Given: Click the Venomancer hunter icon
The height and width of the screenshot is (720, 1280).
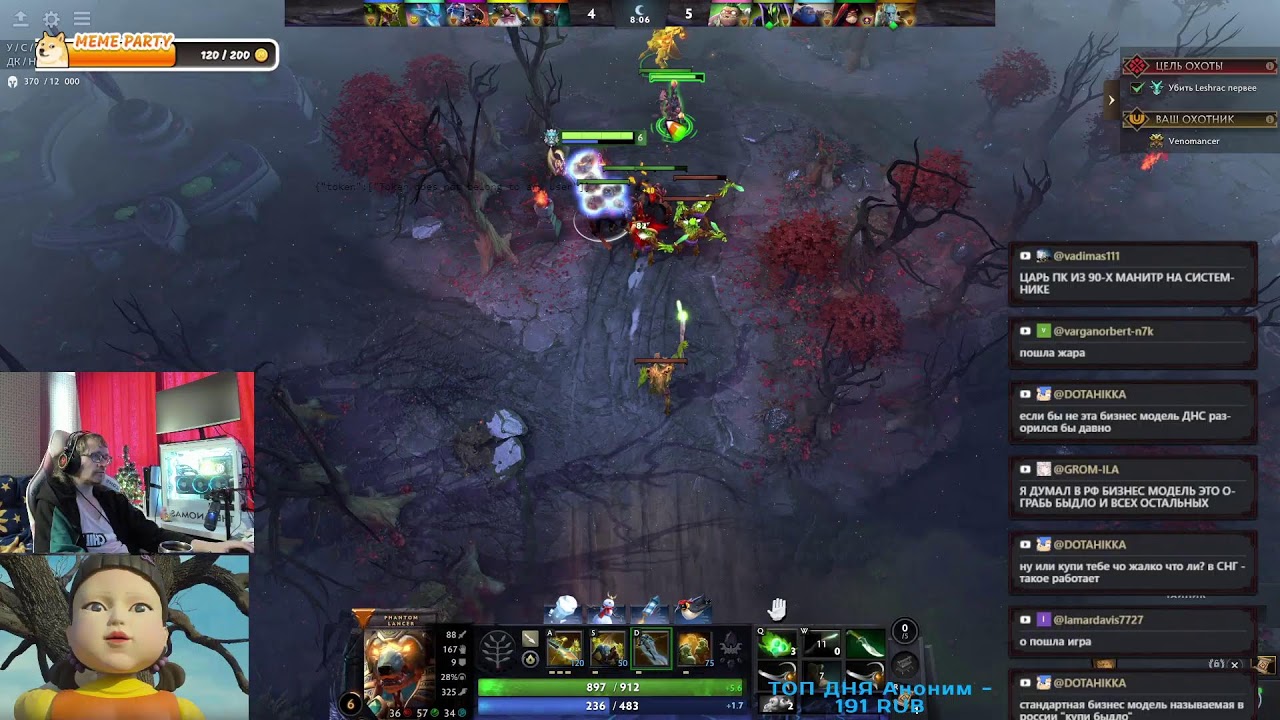Looking at the screenshot, I should [1157, 140].
